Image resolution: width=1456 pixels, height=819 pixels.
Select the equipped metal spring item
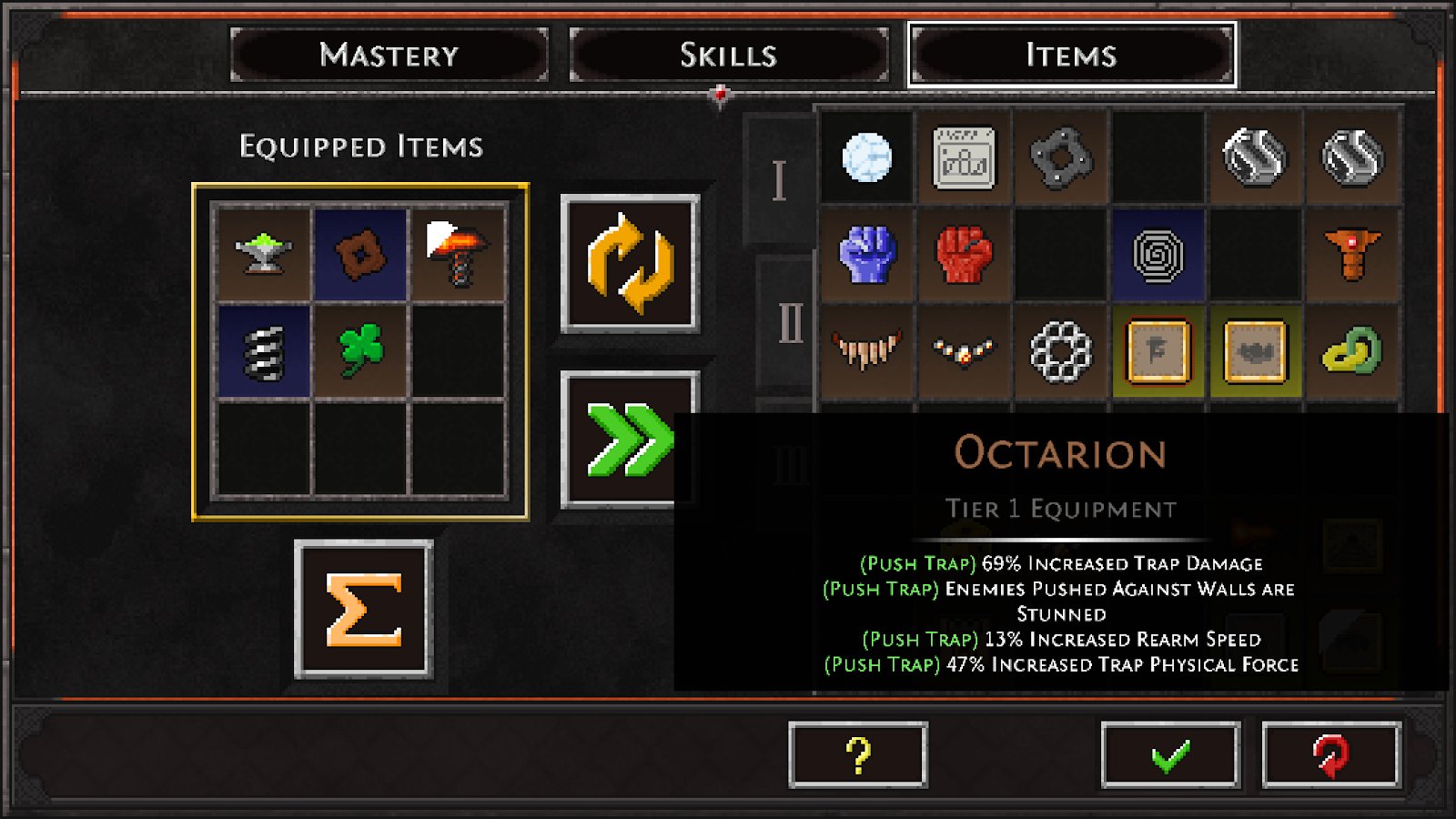point(264,350)
